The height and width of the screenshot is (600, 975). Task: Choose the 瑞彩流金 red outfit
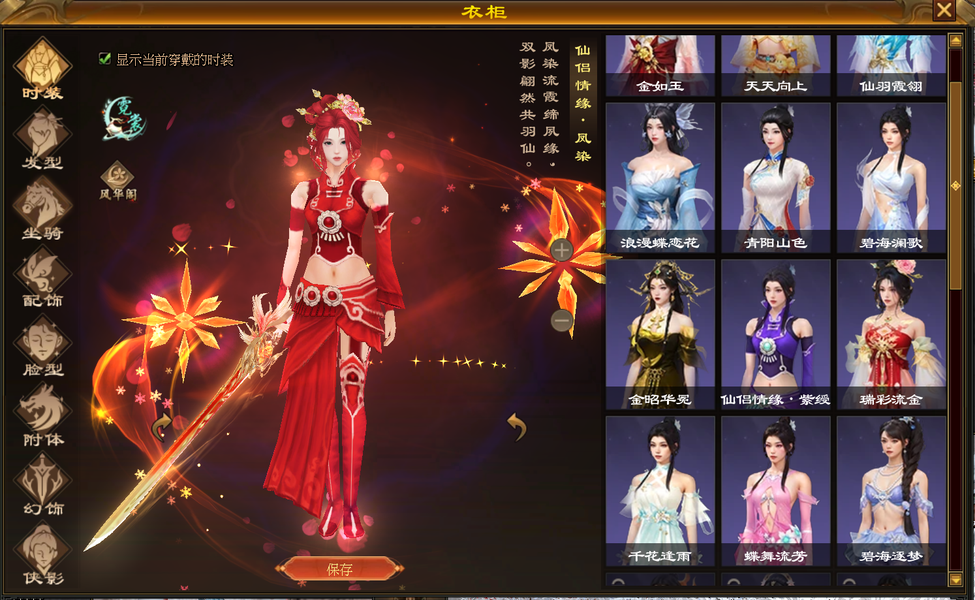[891, 334]
